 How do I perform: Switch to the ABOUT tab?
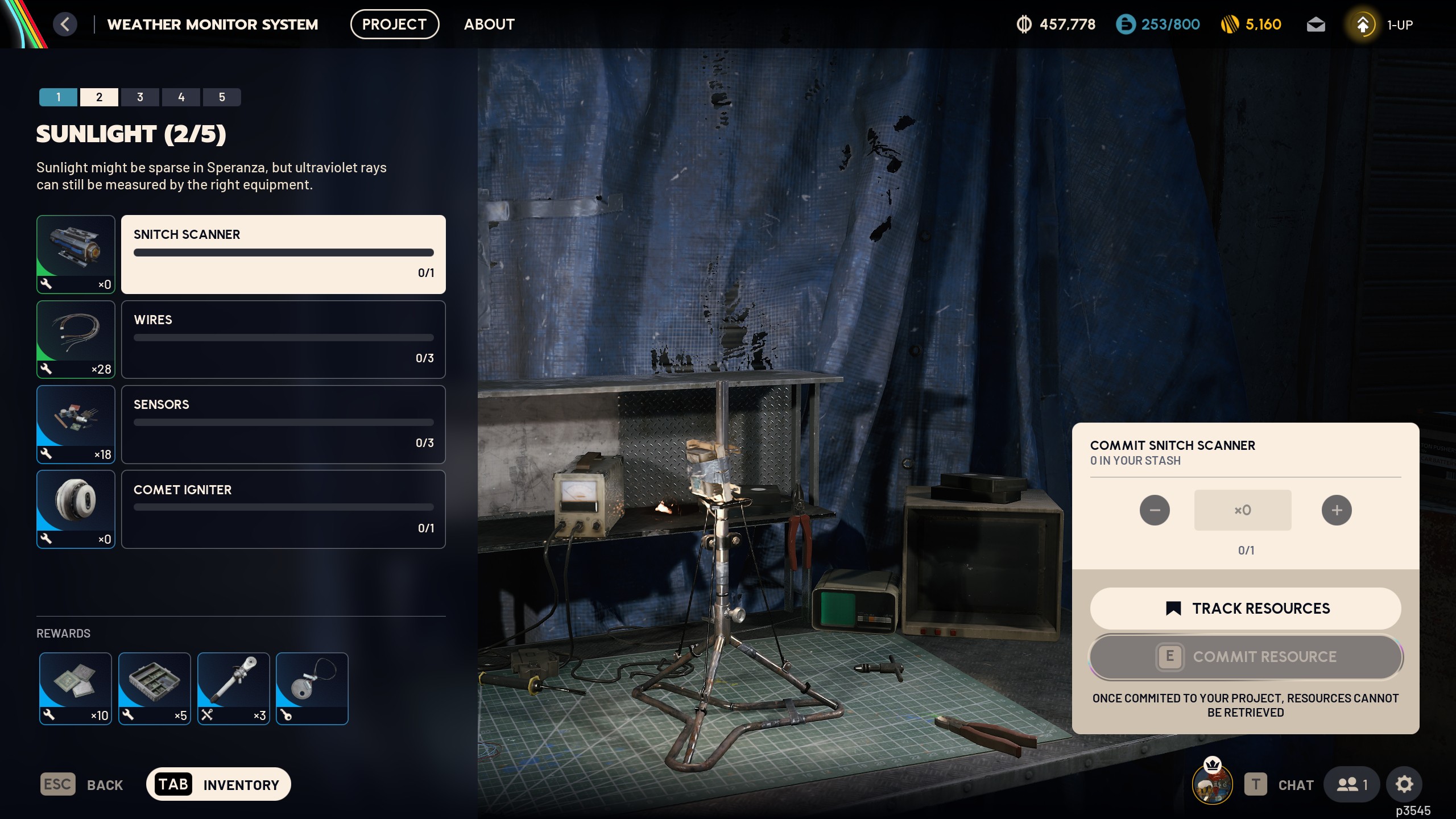[x=489, y=24]
